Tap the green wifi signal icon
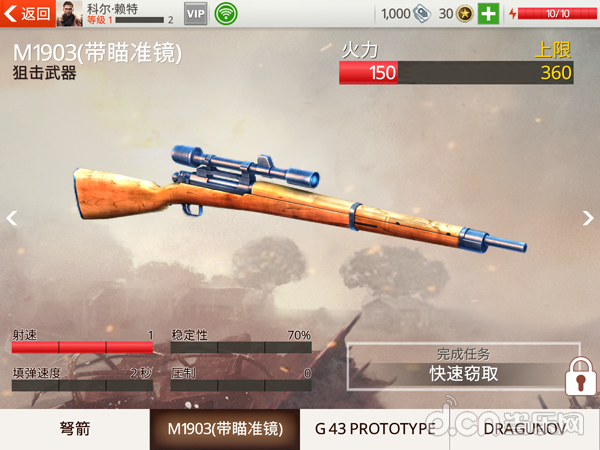The image size is (600, 450). 226,14
